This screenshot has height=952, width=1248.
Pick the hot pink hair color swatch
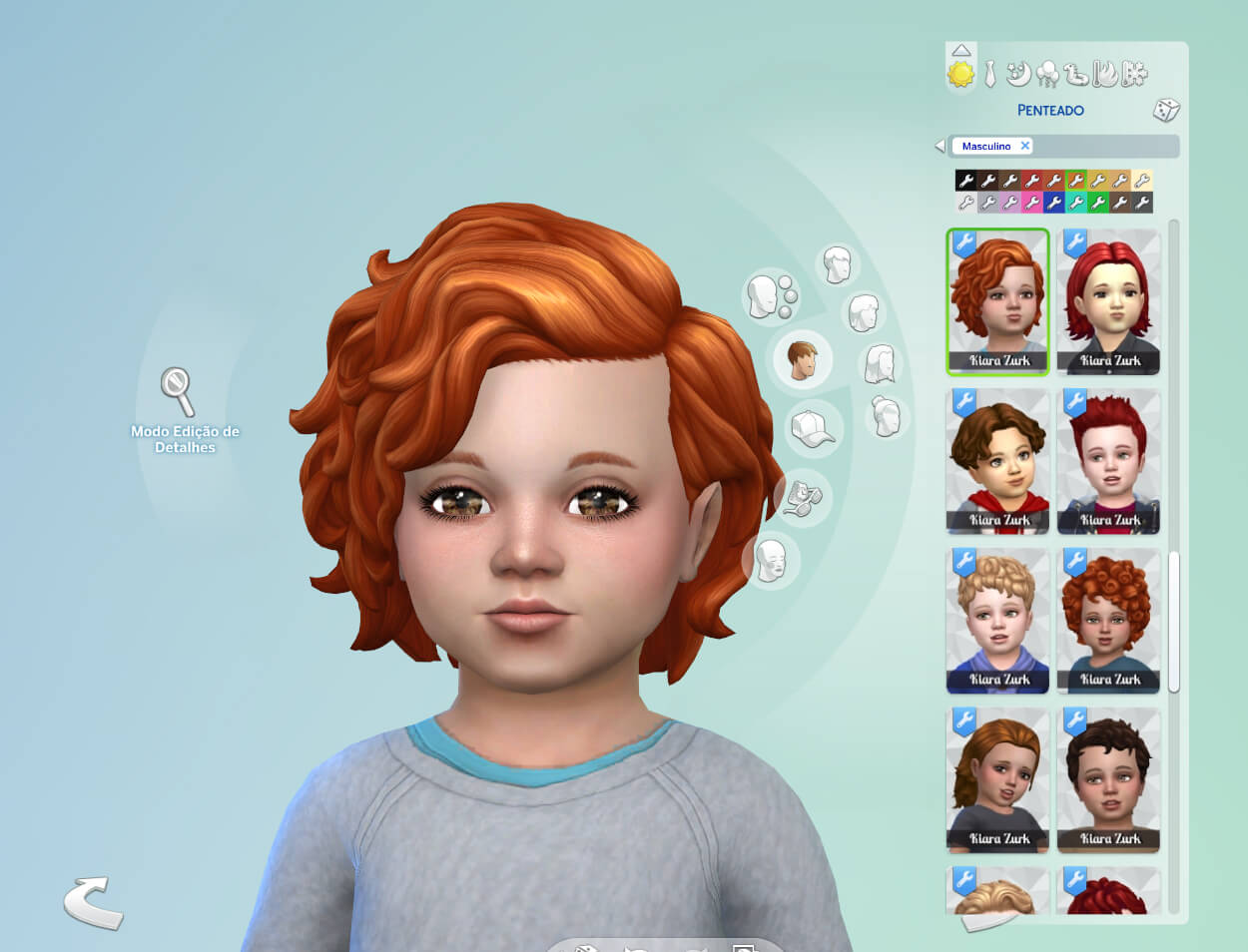[1032, 203]
